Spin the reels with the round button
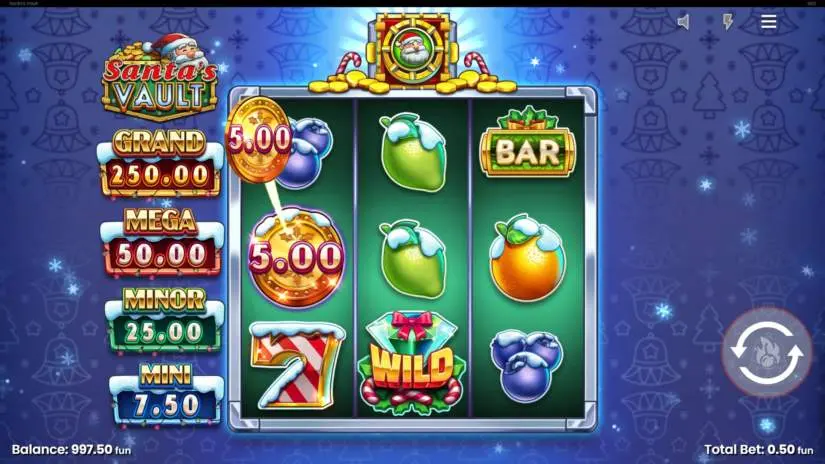Image resolution: width=825 pixels, height=464 pixels. tap(767, 353)
